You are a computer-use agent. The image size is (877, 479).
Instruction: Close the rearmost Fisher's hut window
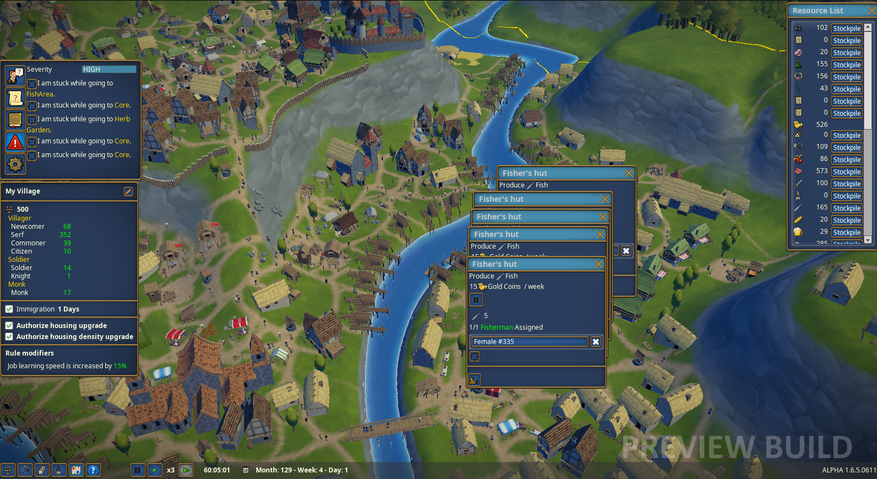coord(629,173)
